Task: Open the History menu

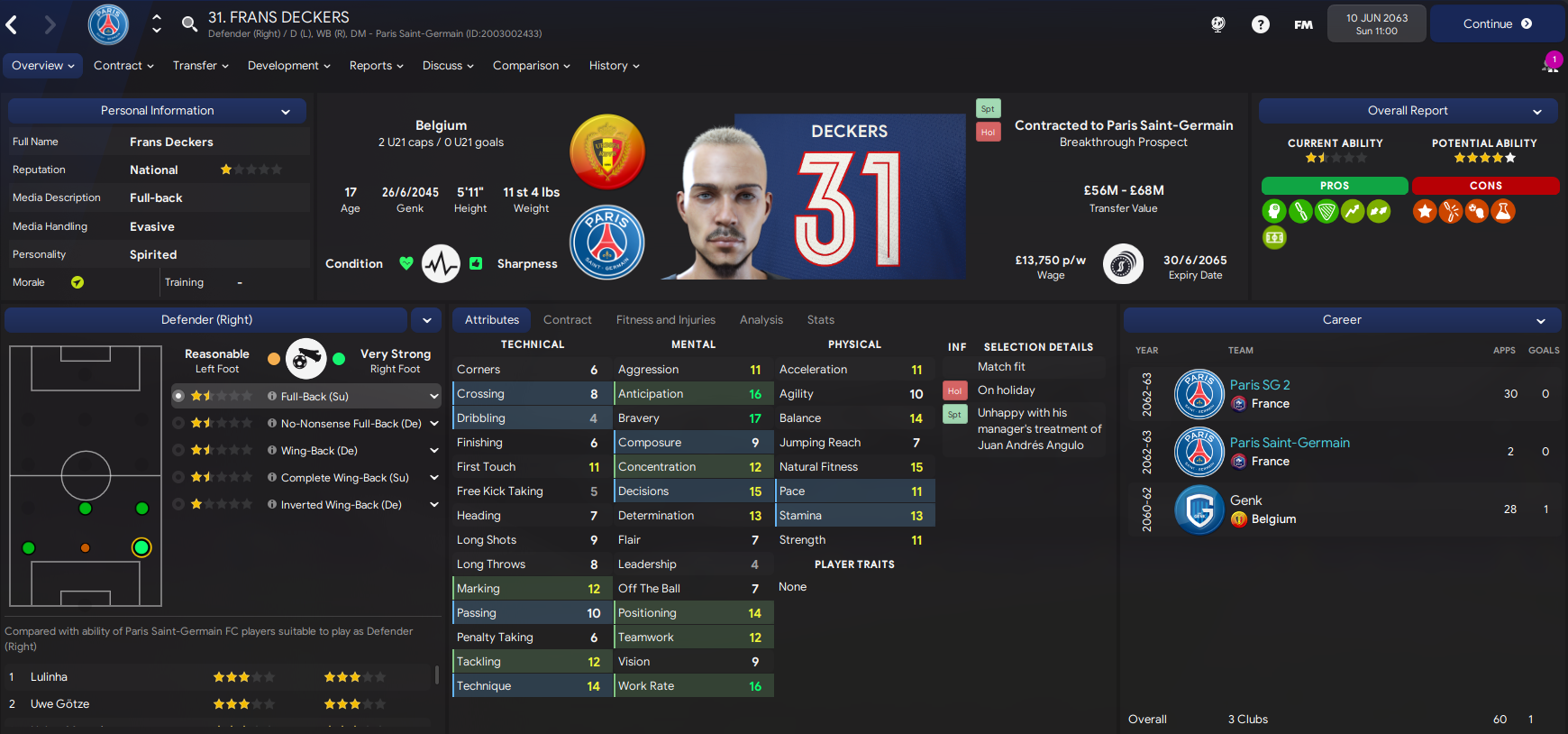Action: (614, 65)
